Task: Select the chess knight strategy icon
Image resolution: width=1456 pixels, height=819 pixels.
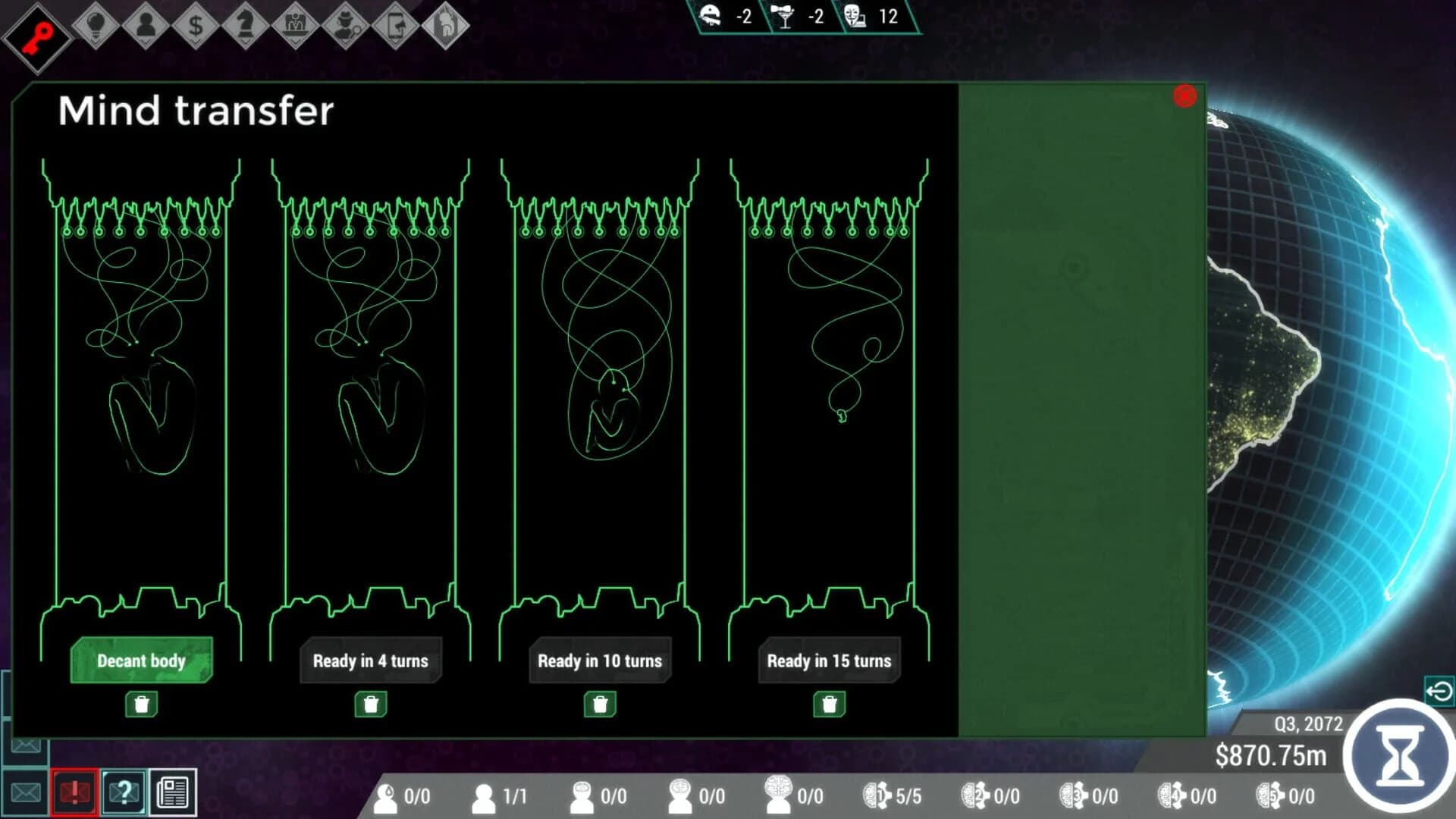Action: [244, 23]
